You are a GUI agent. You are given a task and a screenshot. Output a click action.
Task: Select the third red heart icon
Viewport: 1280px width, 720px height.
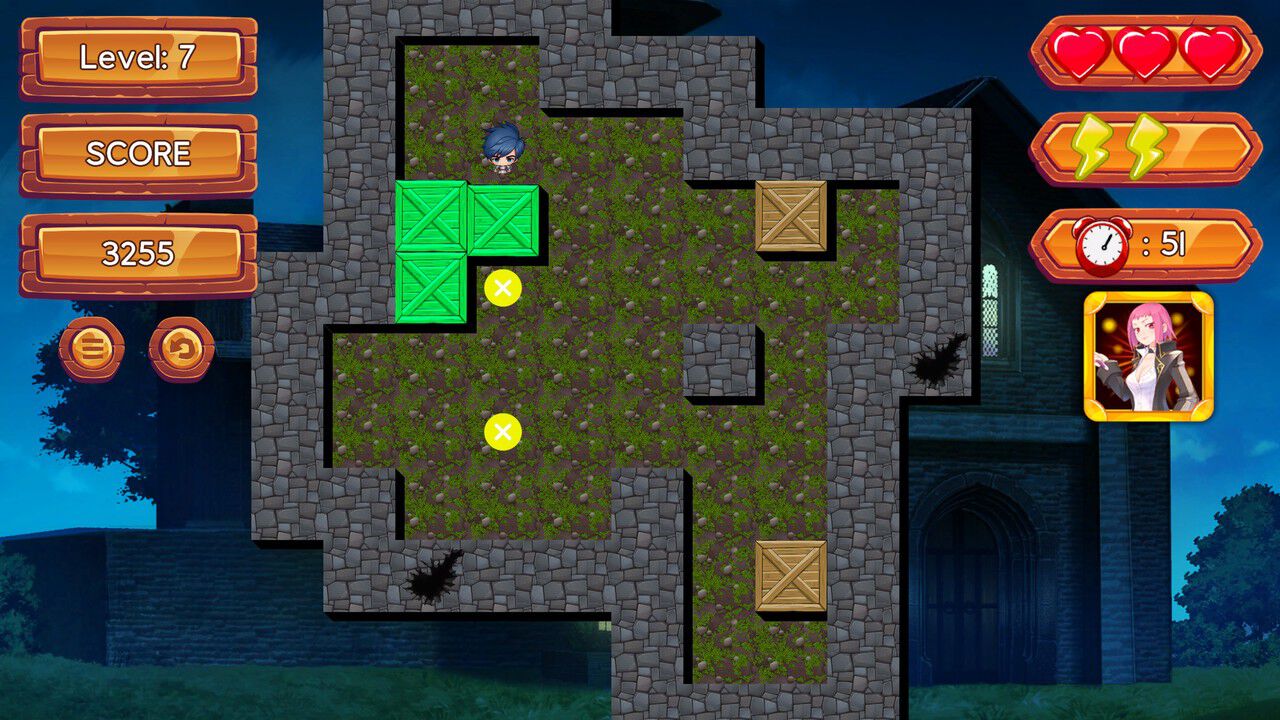click(x=1210, y=52)
